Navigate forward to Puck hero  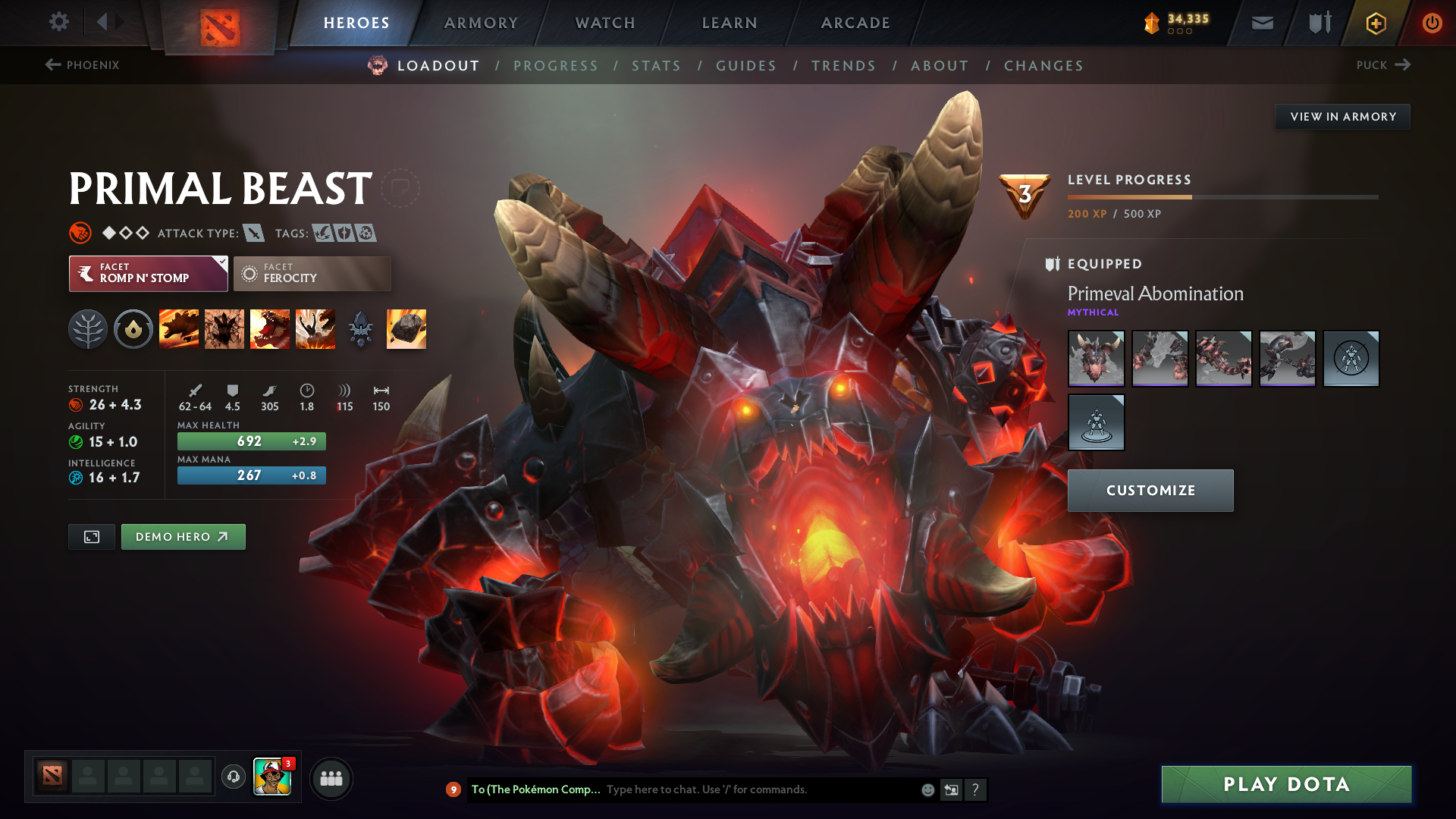tap(1384, 65)
